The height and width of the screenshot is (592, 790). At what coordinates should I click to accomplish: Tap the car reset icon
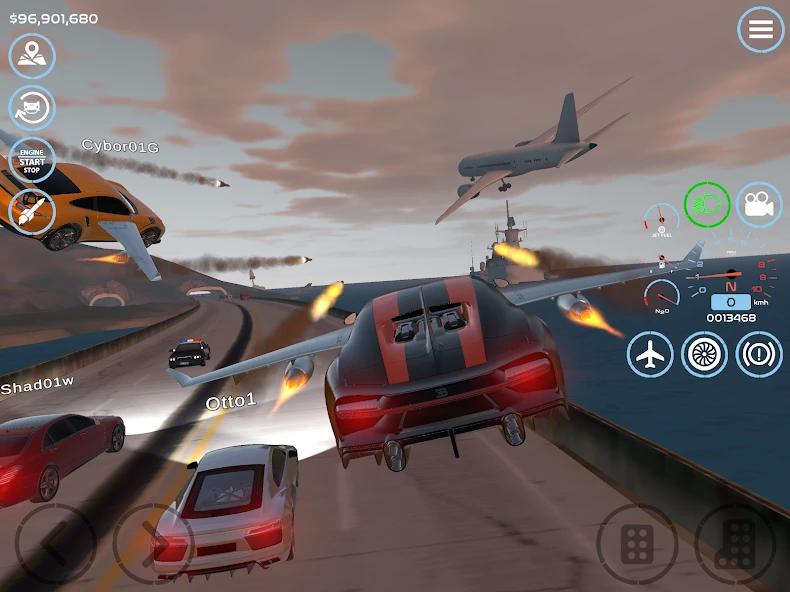(x=32, y=108)
